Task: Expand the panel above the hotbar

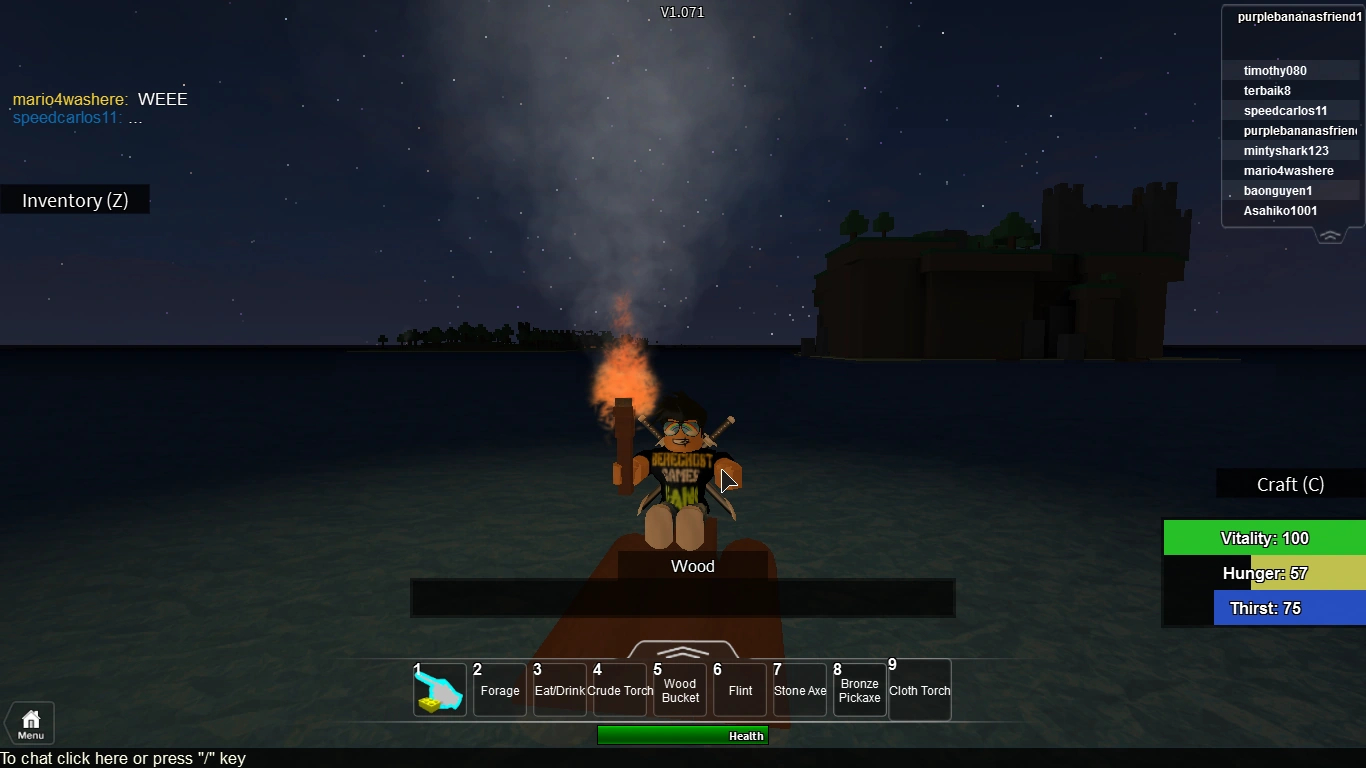Action: (683, 650)
